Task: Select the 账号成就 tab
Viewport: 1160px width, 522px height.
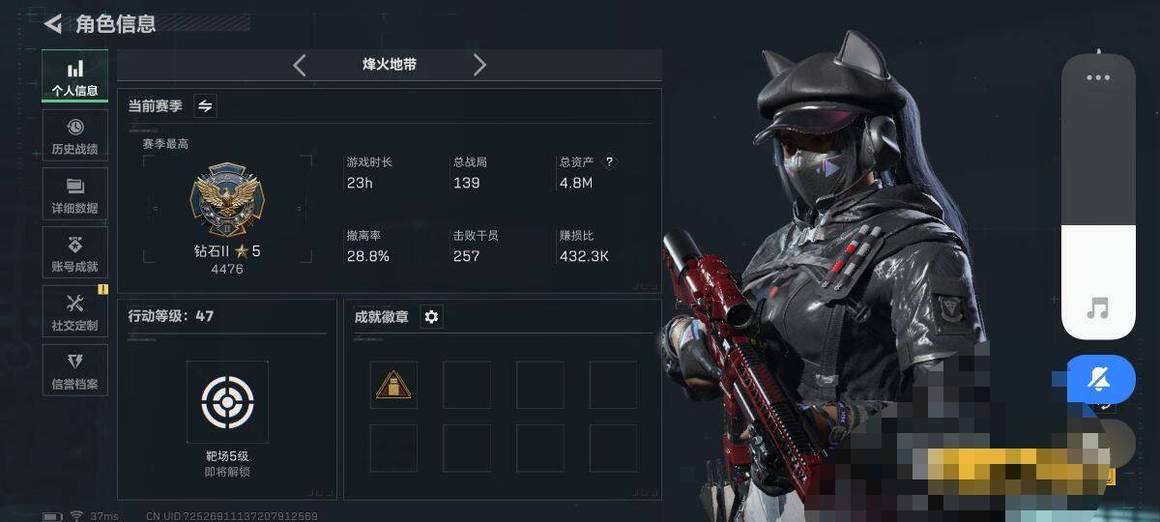Action: 75,254
